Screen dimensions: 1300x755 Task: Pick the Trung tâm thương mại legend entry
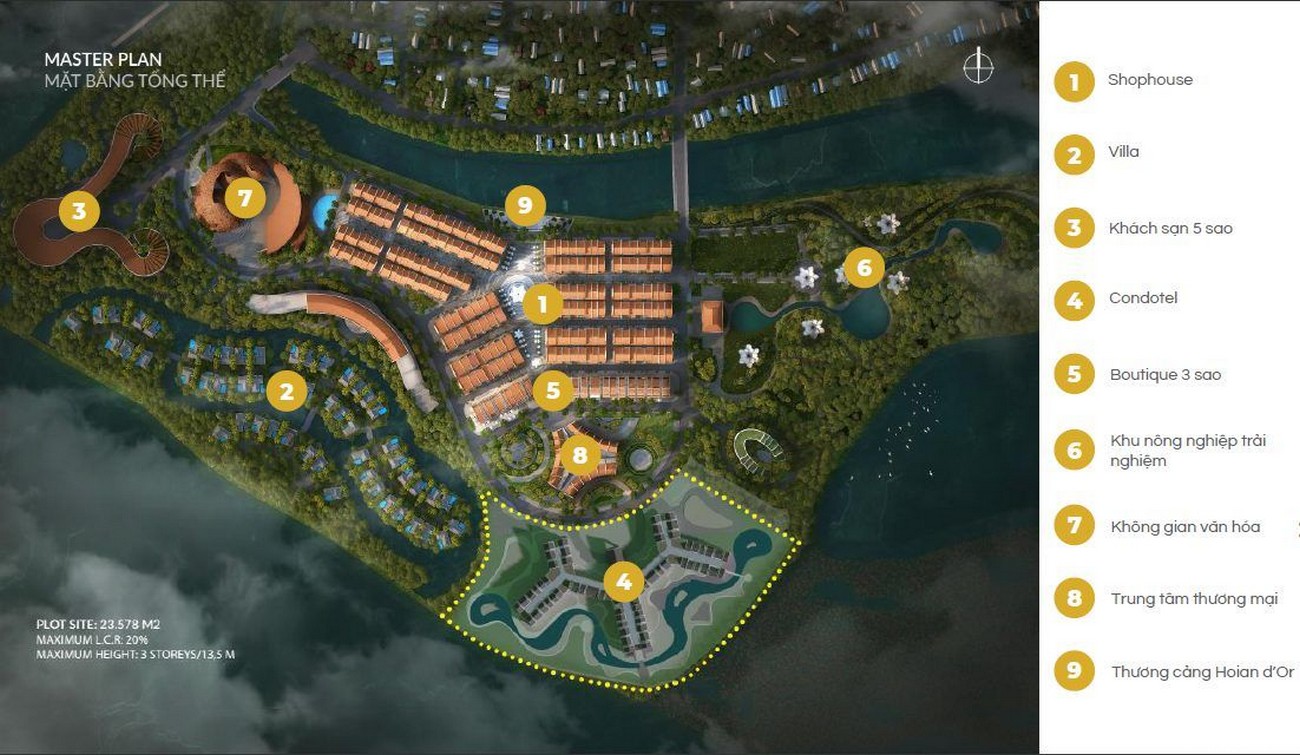click(1194, 599)
